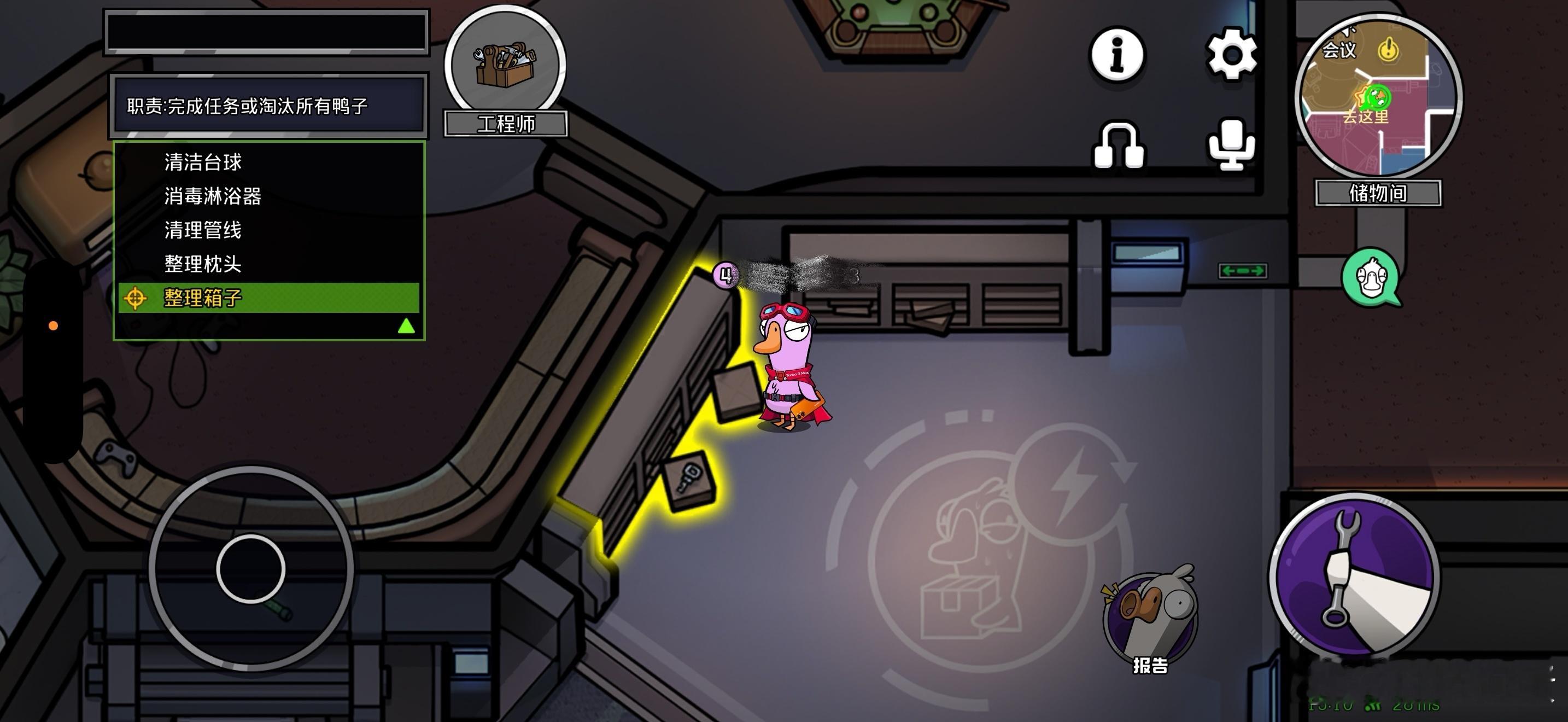View the 工程师 role toolbox icon
1568x722 pixels.
(505, 64)
